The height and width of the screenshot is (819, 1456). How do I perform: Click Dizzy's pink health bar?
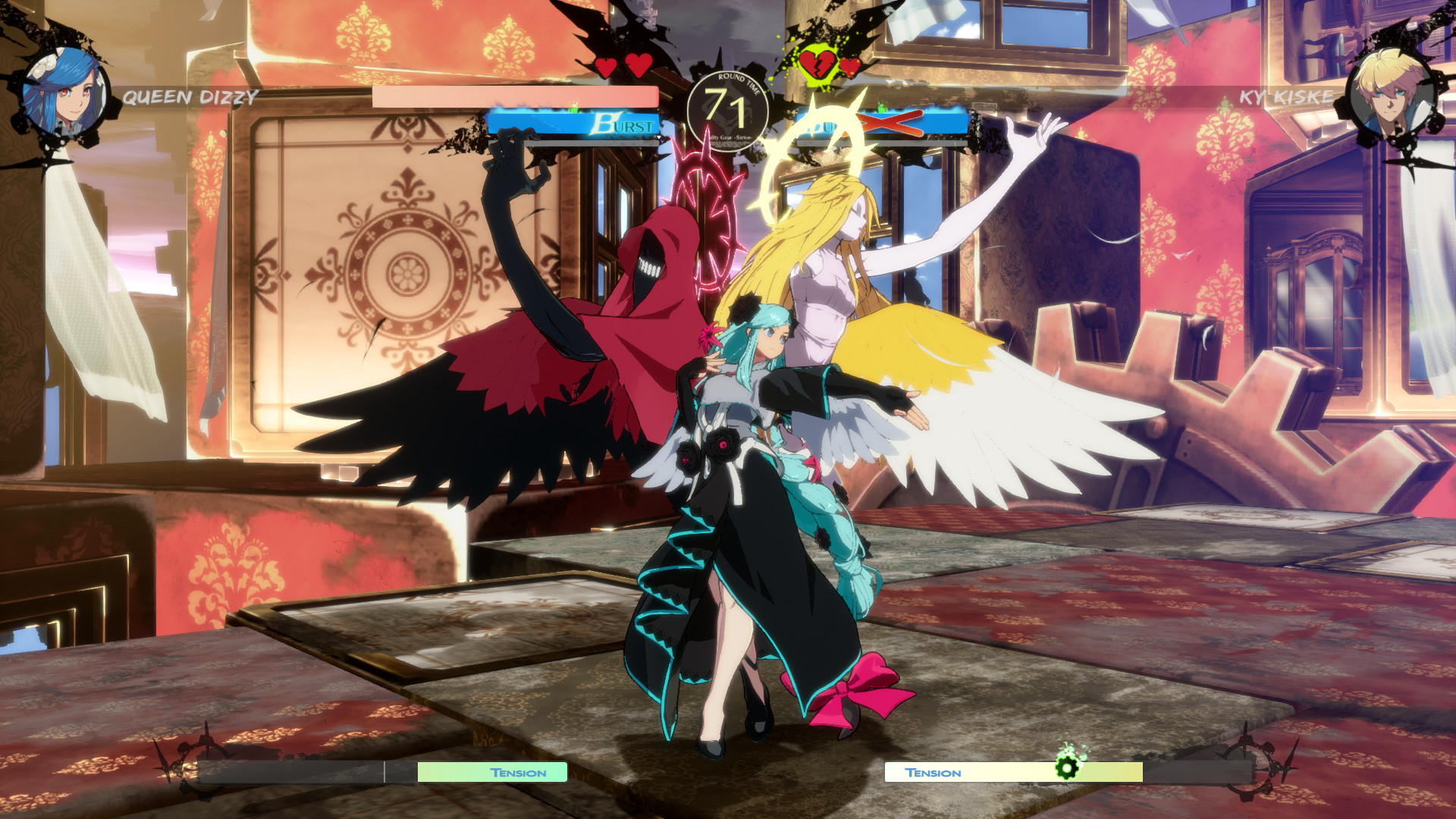pyautogui.click(x=516, y=95)
